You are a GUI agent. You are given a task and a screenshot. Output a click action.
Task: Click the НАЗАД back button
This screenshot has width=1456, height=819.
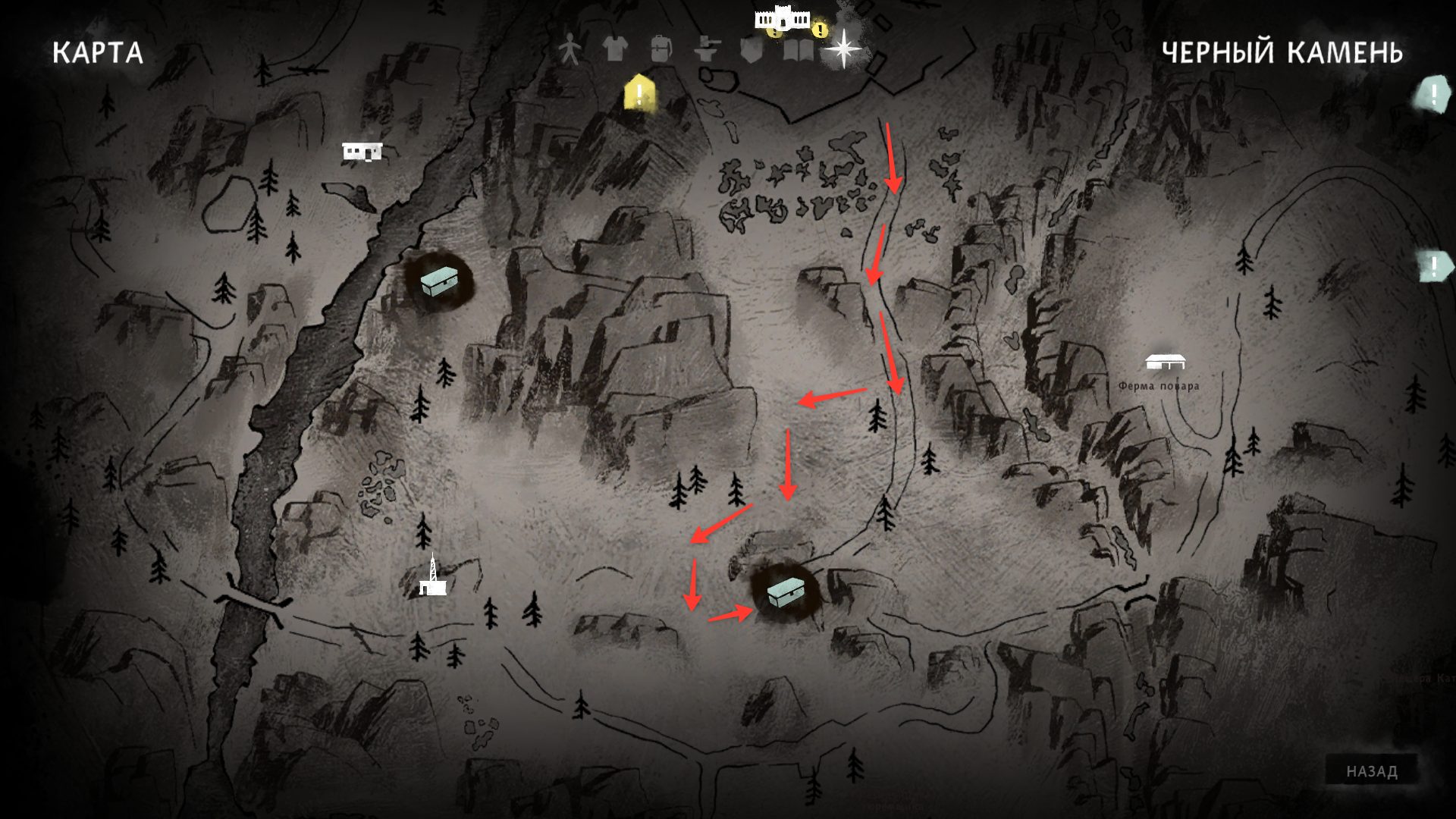pyautogui.click(x=1371, y=771)
